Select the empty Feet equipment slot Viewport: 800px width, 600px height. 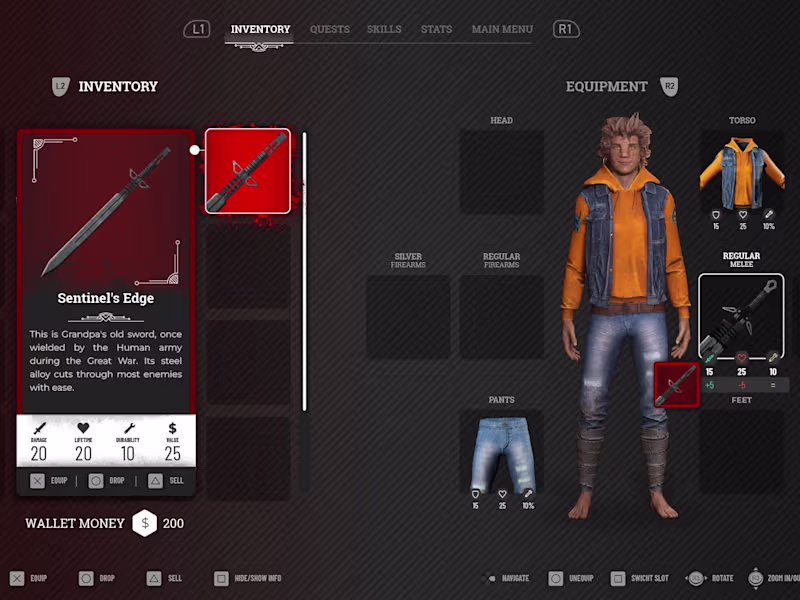[741, 451]
